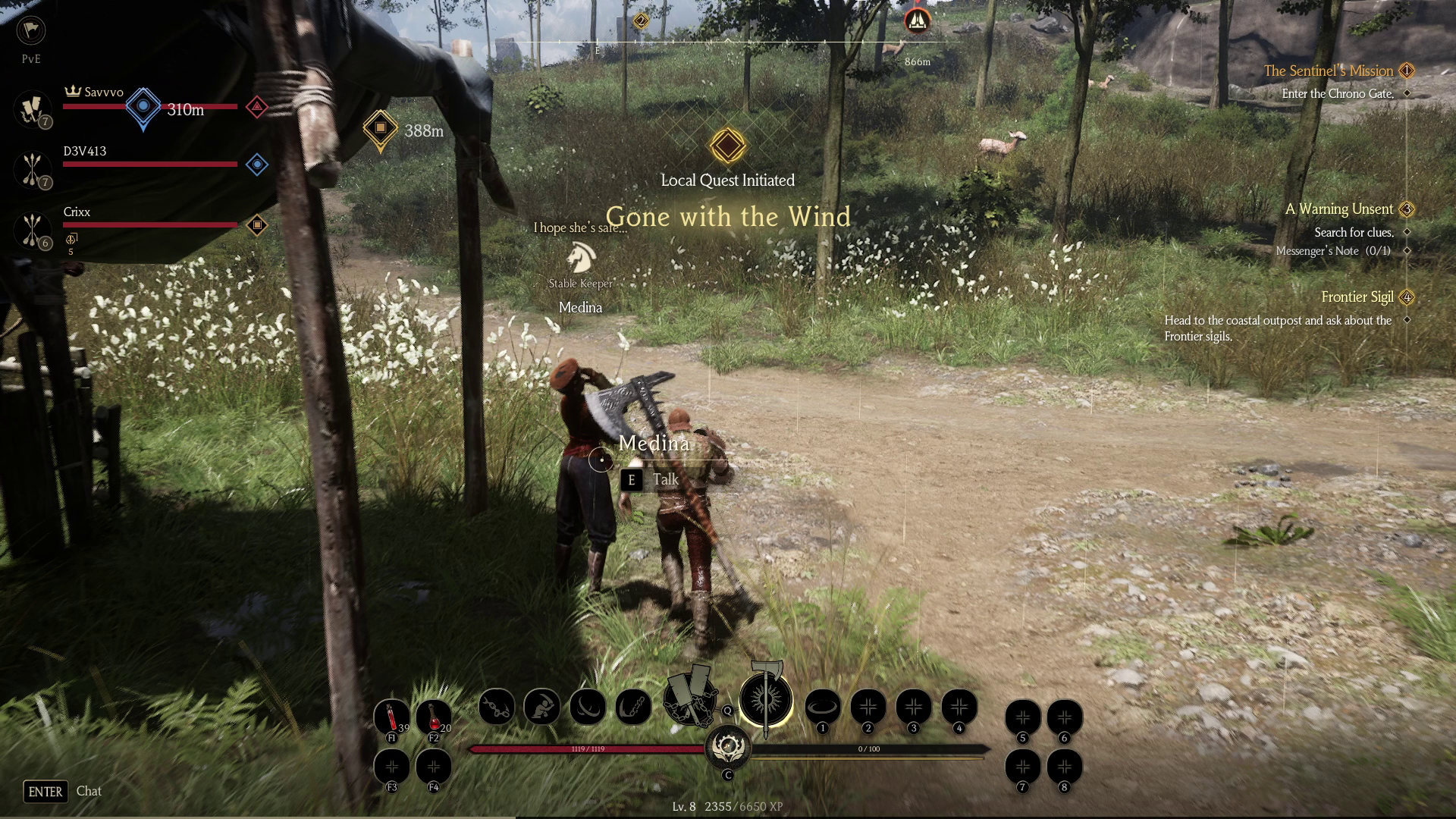Viewport: 1456px width, 819px height.
Task: Use the round red potion in slot F2
Action: (x=434, y=716)
